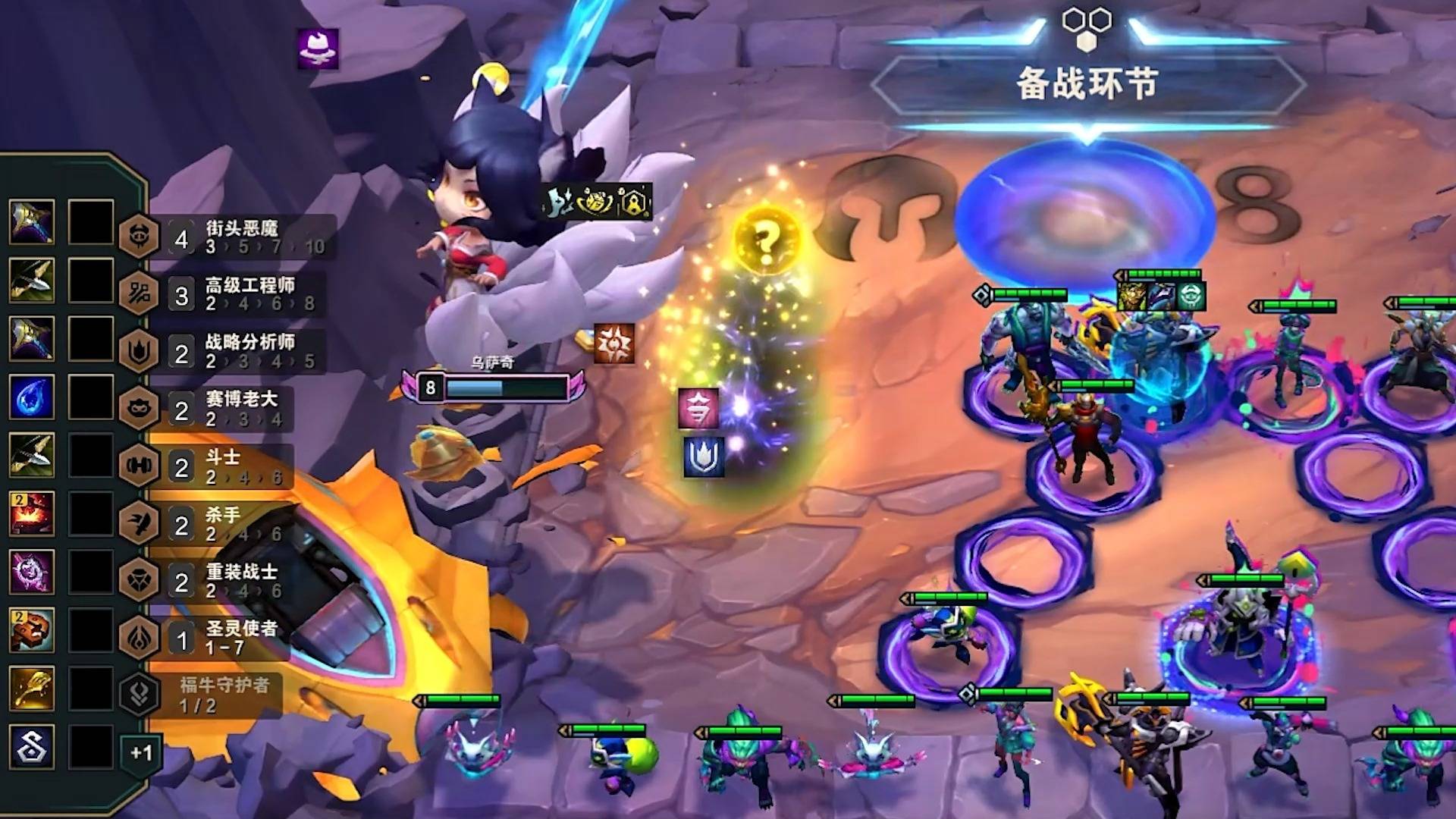Choose the purple swirl item in inventory
Image resolution: width=1456 pixels, height=819 pixels.
[32, 572]
